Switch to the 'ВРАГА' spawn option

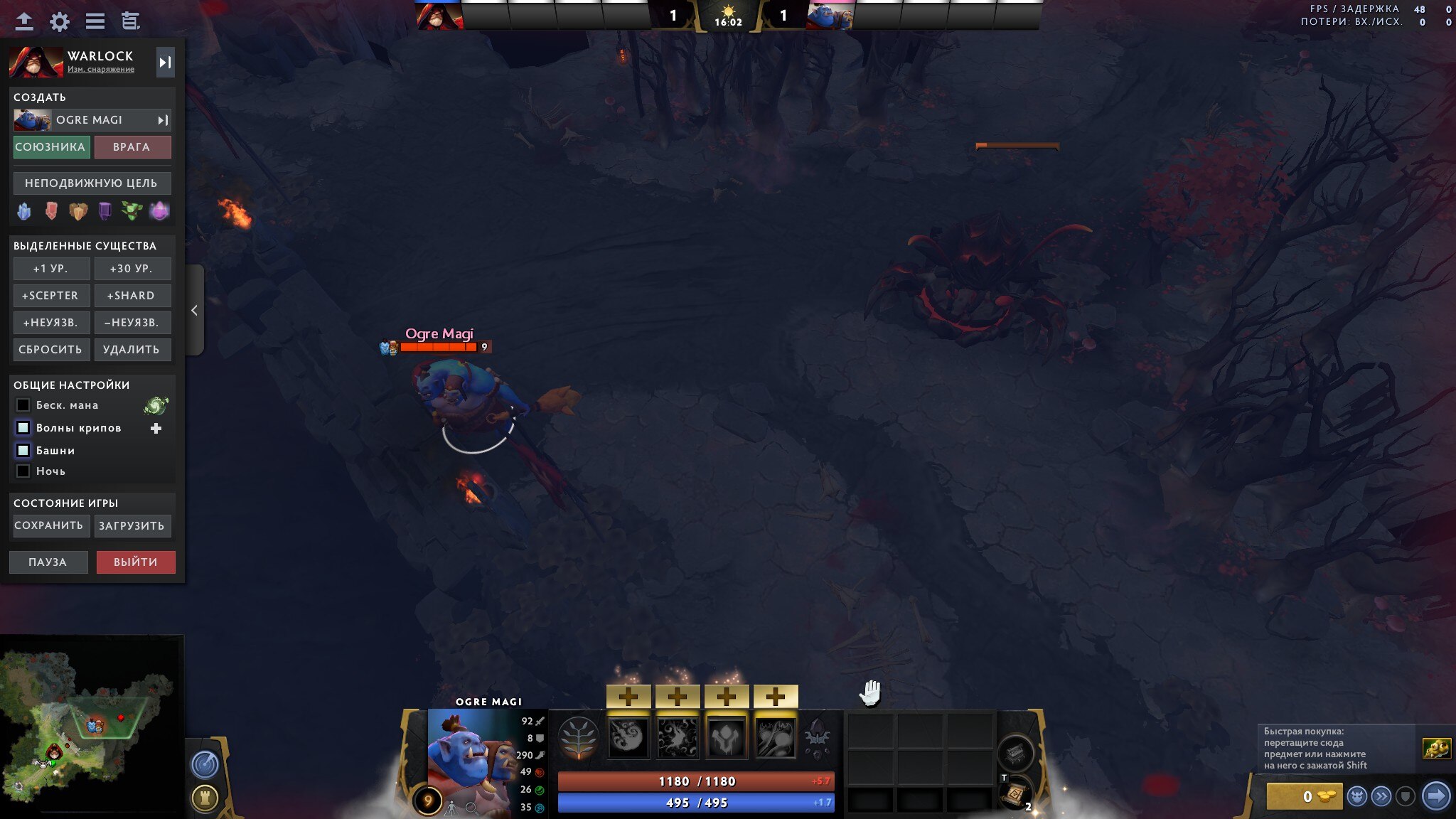[133, 146]
